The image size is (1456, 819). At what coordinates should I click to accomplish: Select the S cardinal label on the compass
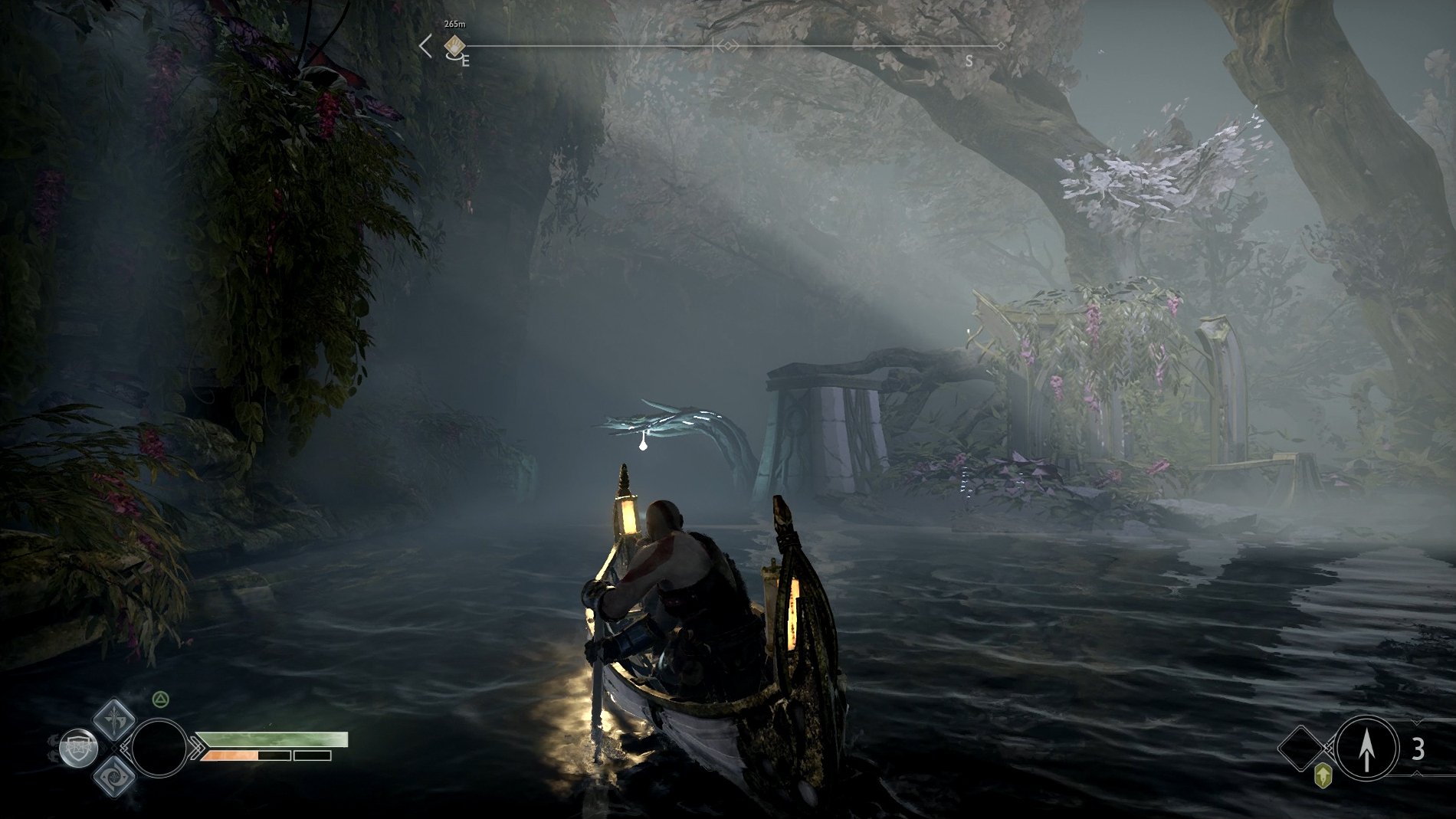(970, 60)
